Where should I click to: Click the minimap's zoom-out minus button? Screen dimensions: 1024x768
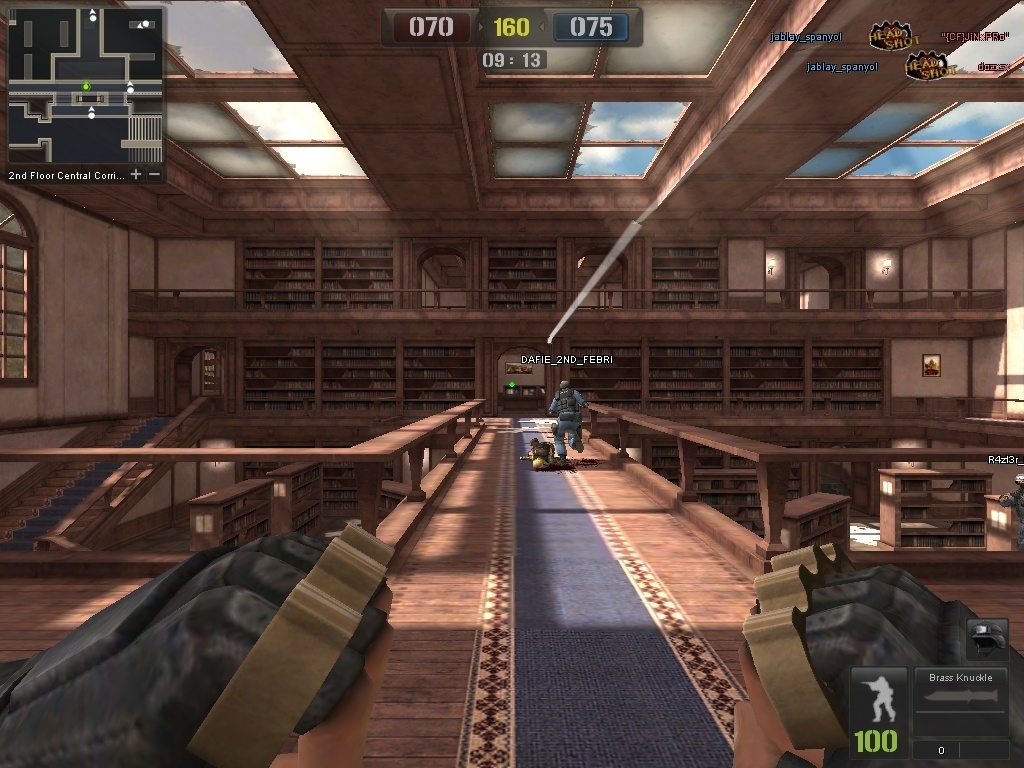155,175
